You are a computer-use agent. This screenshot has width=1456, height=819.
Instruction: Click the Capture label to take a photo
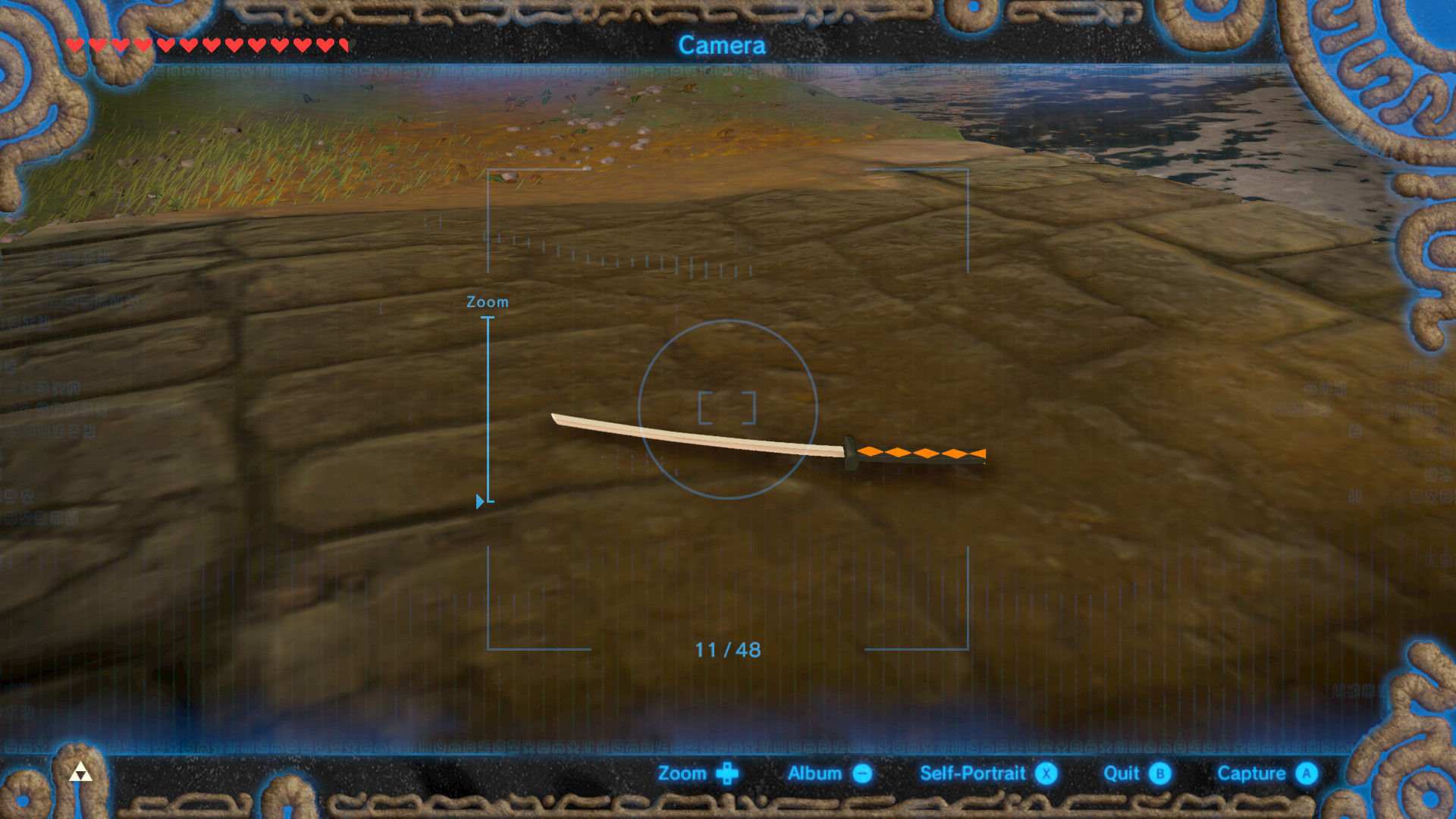tap(1251, 773)
